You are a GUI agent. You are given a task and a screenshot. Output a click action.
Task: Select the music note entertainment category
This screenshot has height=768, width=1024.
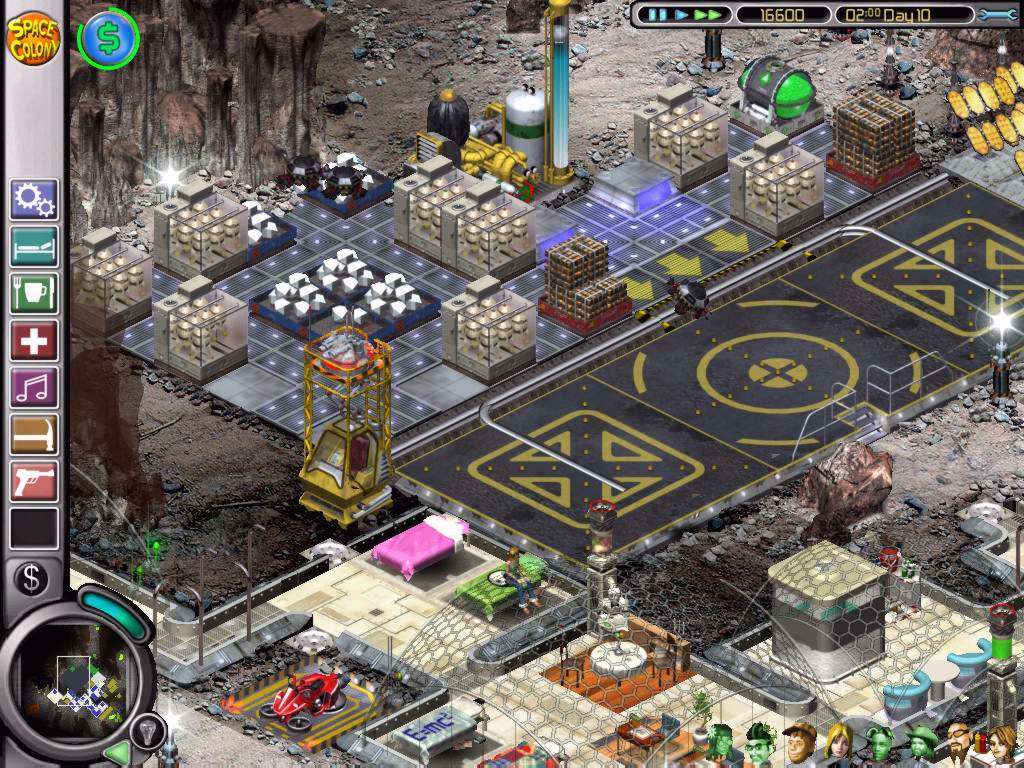click(34, 387)
